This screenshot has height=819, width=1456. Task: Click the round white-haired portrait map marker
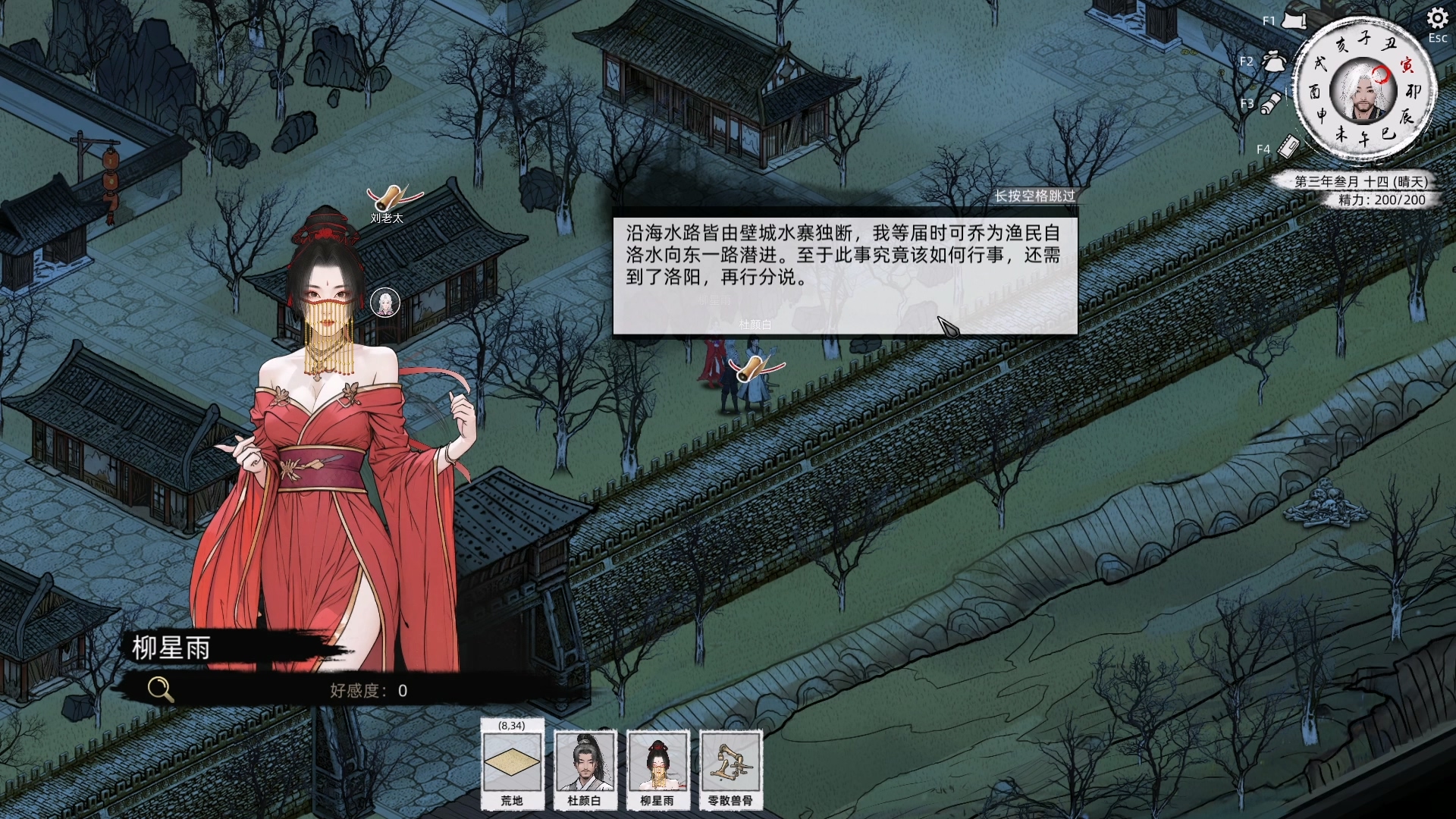pyautogui.click(x=385, y=303)
